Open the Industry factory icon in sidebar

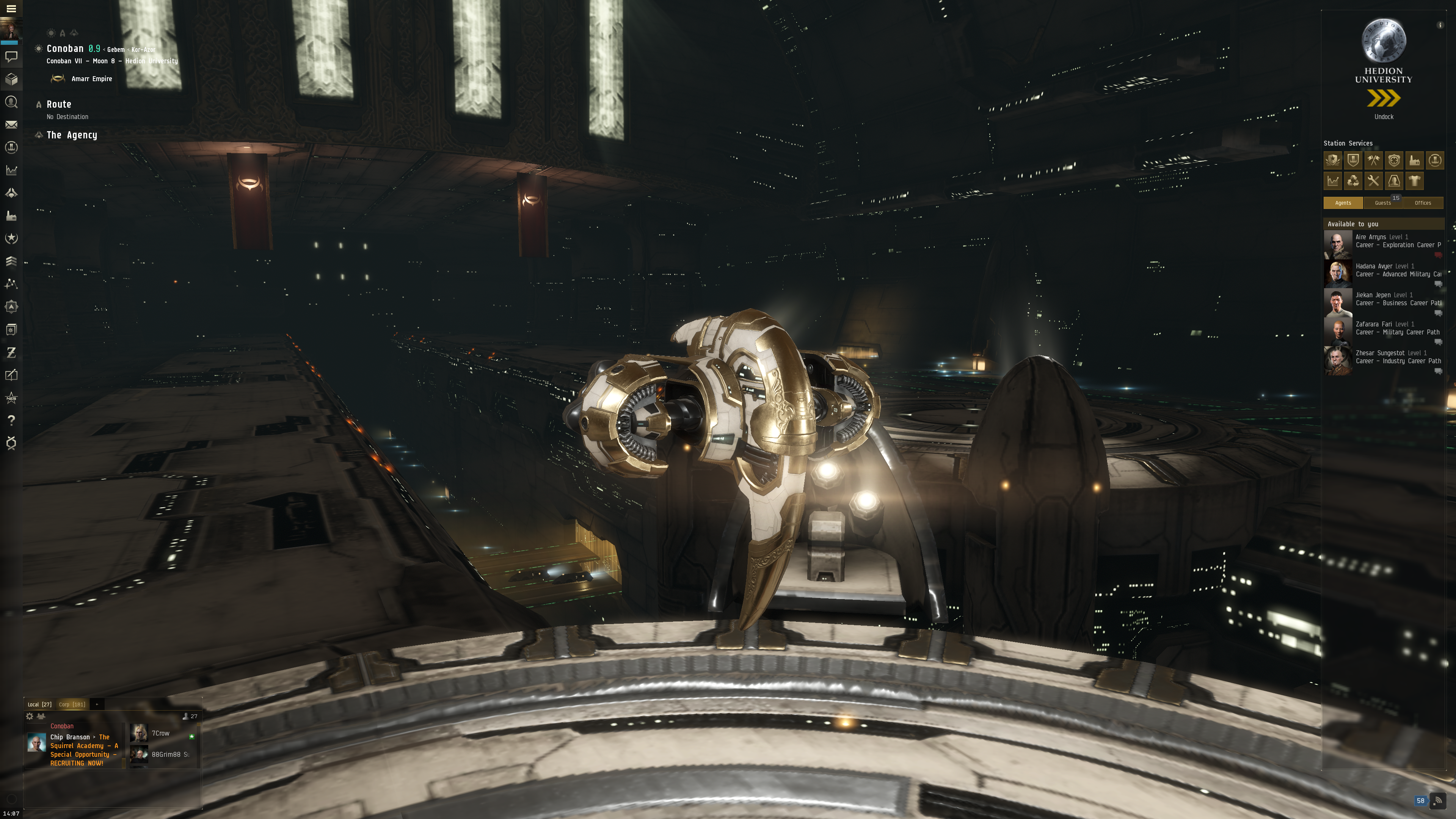(x=11, y=216)
